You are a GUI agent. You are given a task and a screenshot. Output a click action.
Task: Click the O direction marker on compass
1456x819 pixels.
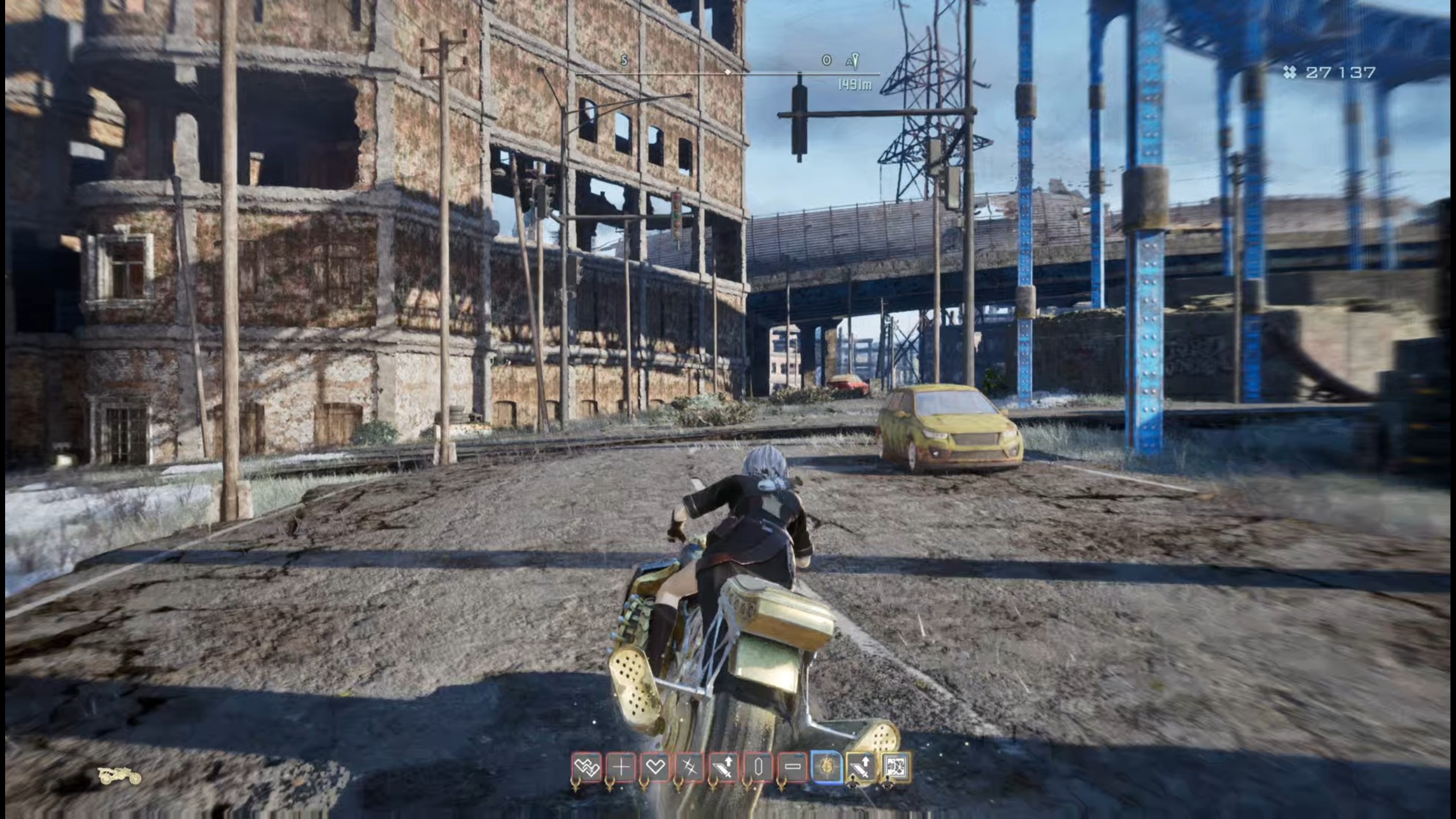point(826,60)
